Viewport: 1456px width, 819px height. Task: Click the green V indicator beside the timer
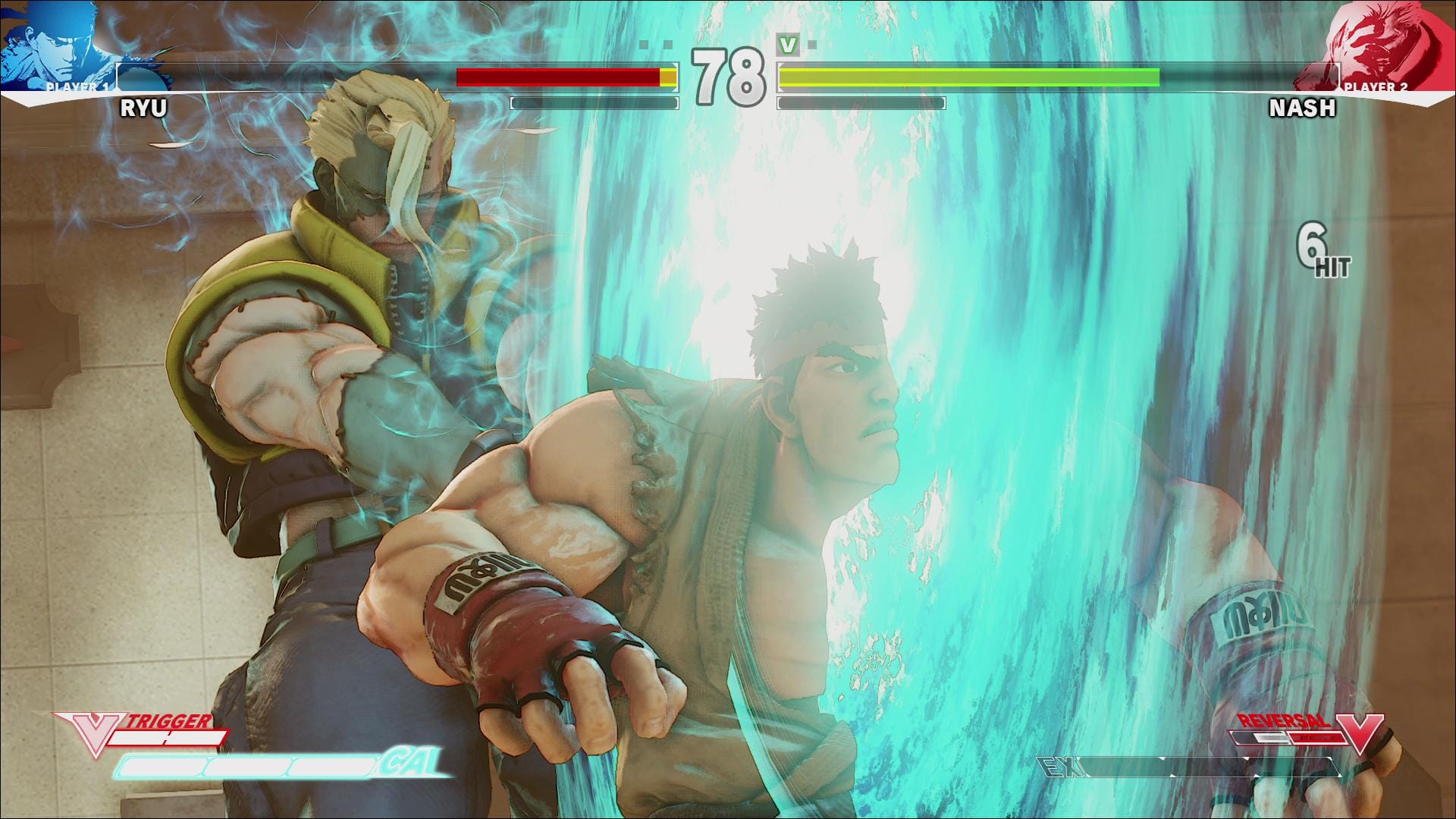[x=787, y=45]
